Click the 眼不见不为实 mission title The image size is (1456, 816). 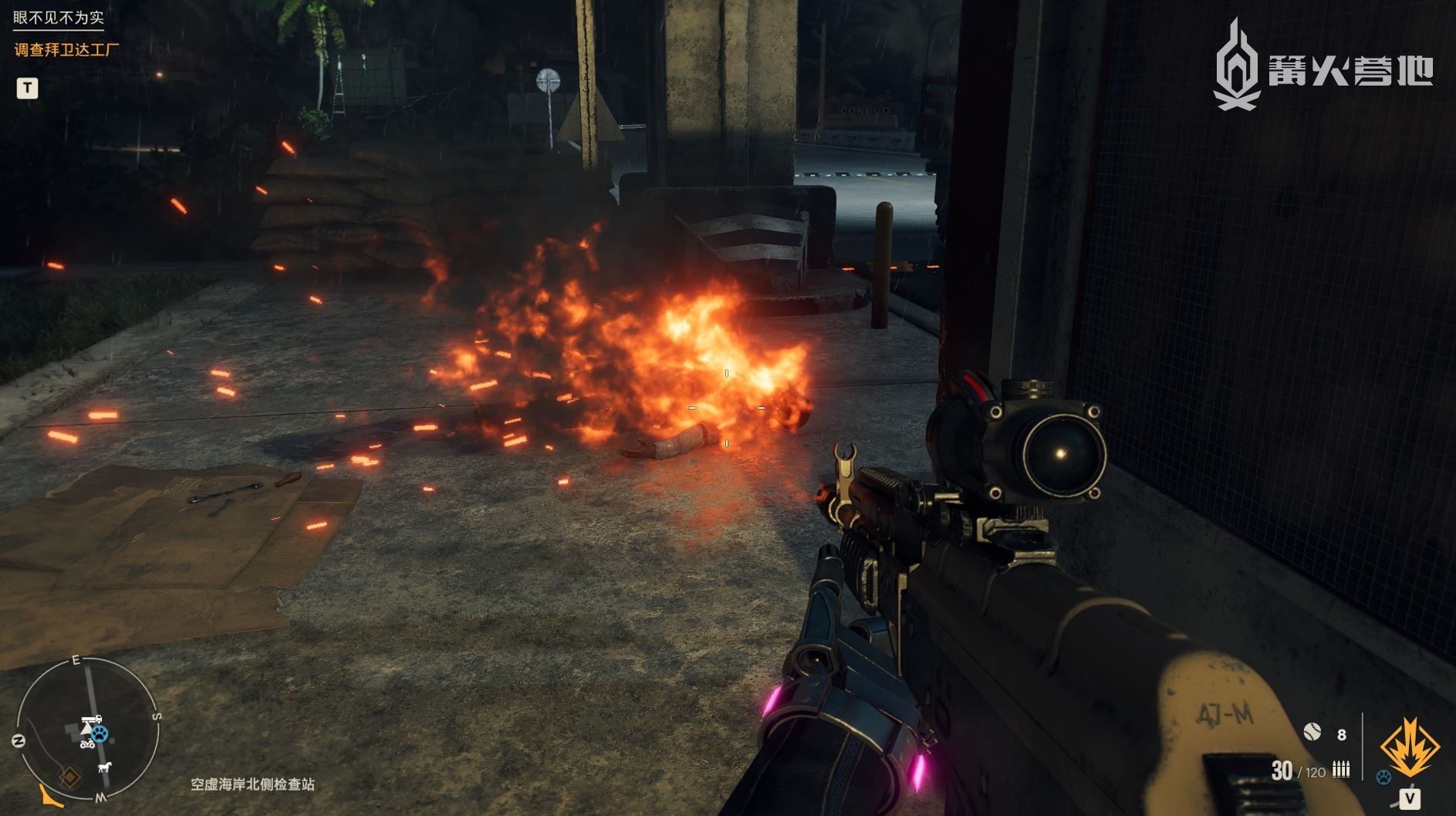(x=59, y=17)
